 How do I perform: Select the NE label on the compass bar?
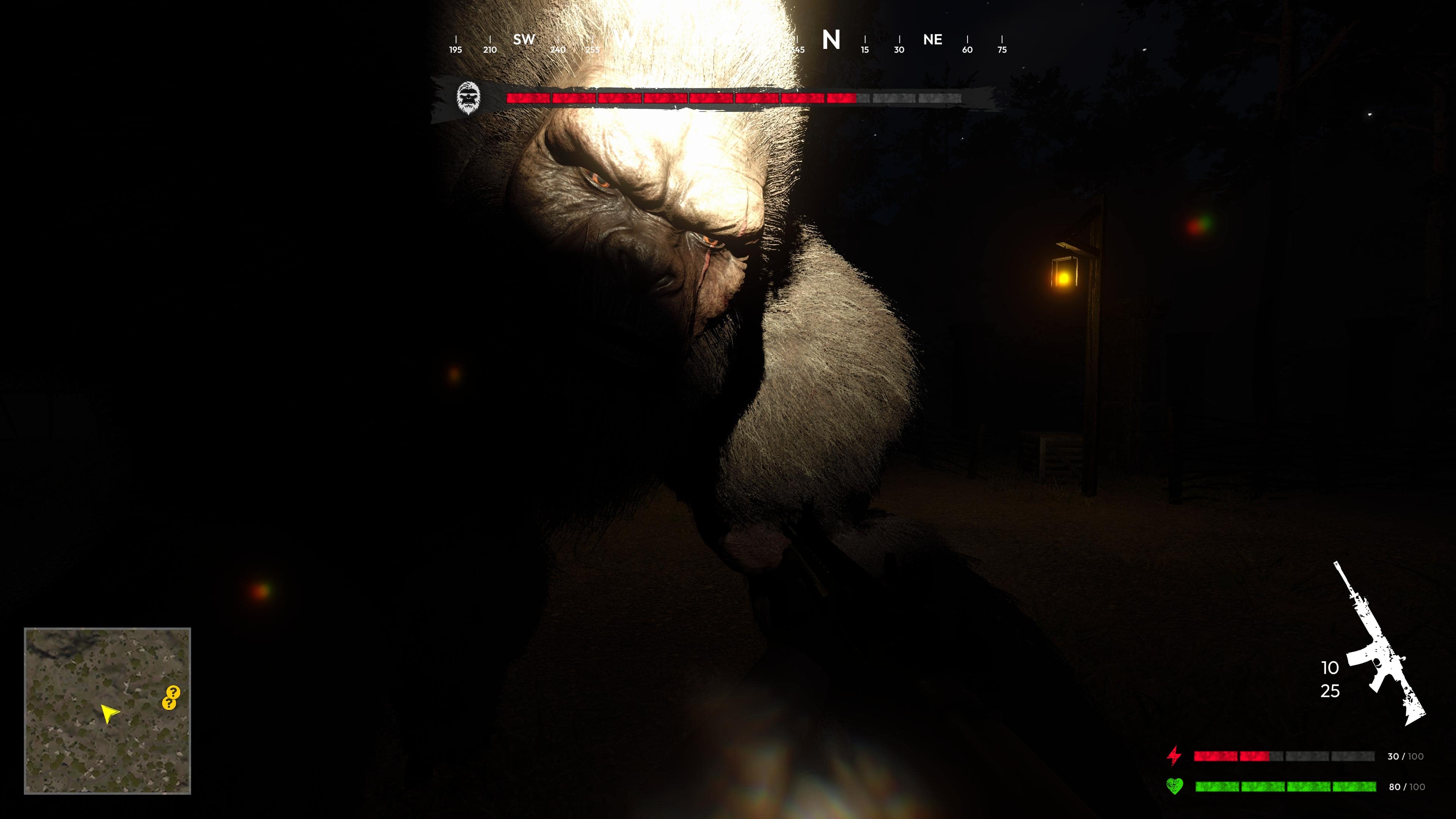pyautogui.click(x=933, y=39)
